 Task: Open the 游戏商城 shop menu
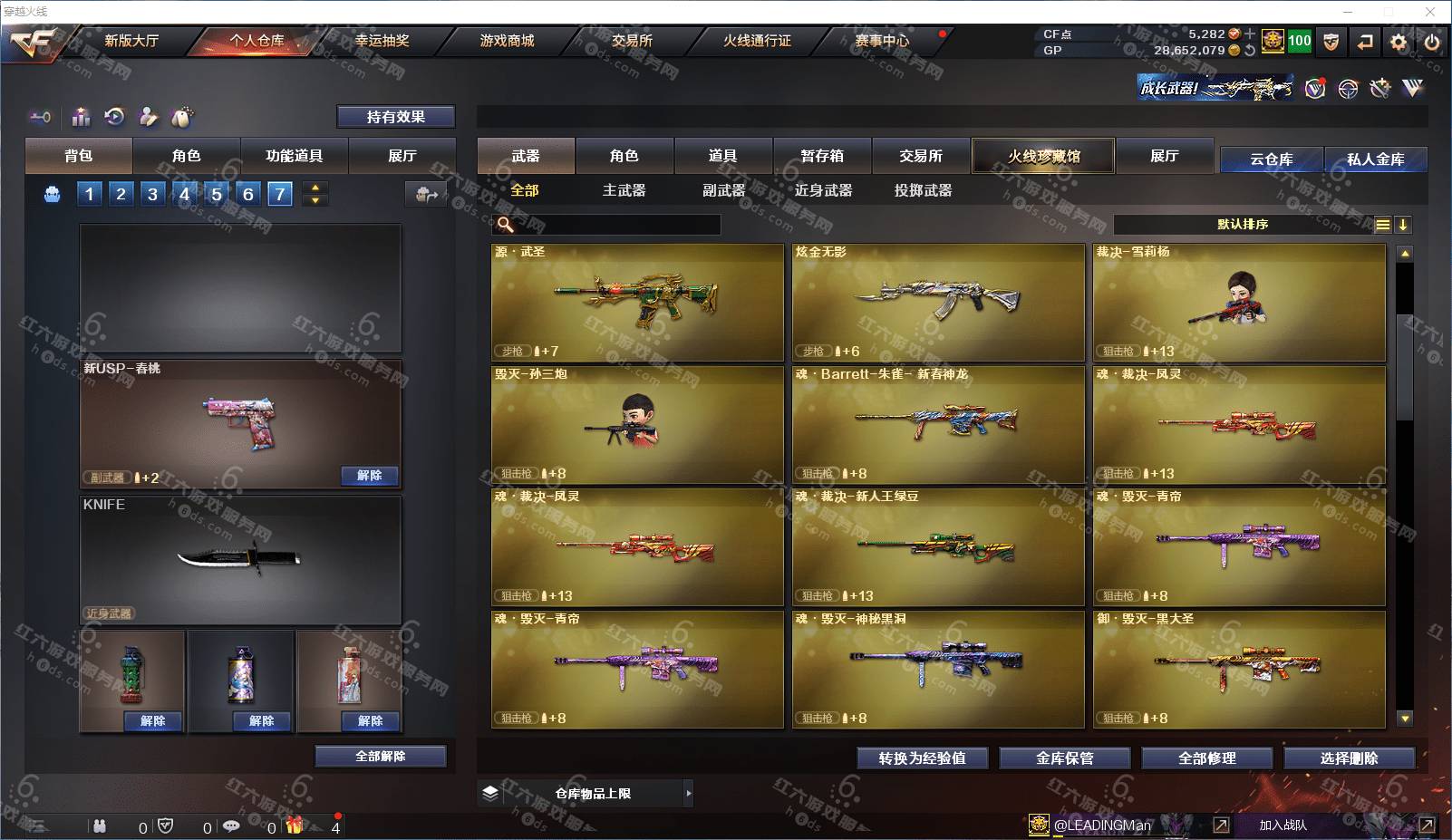tap(507, 41)
